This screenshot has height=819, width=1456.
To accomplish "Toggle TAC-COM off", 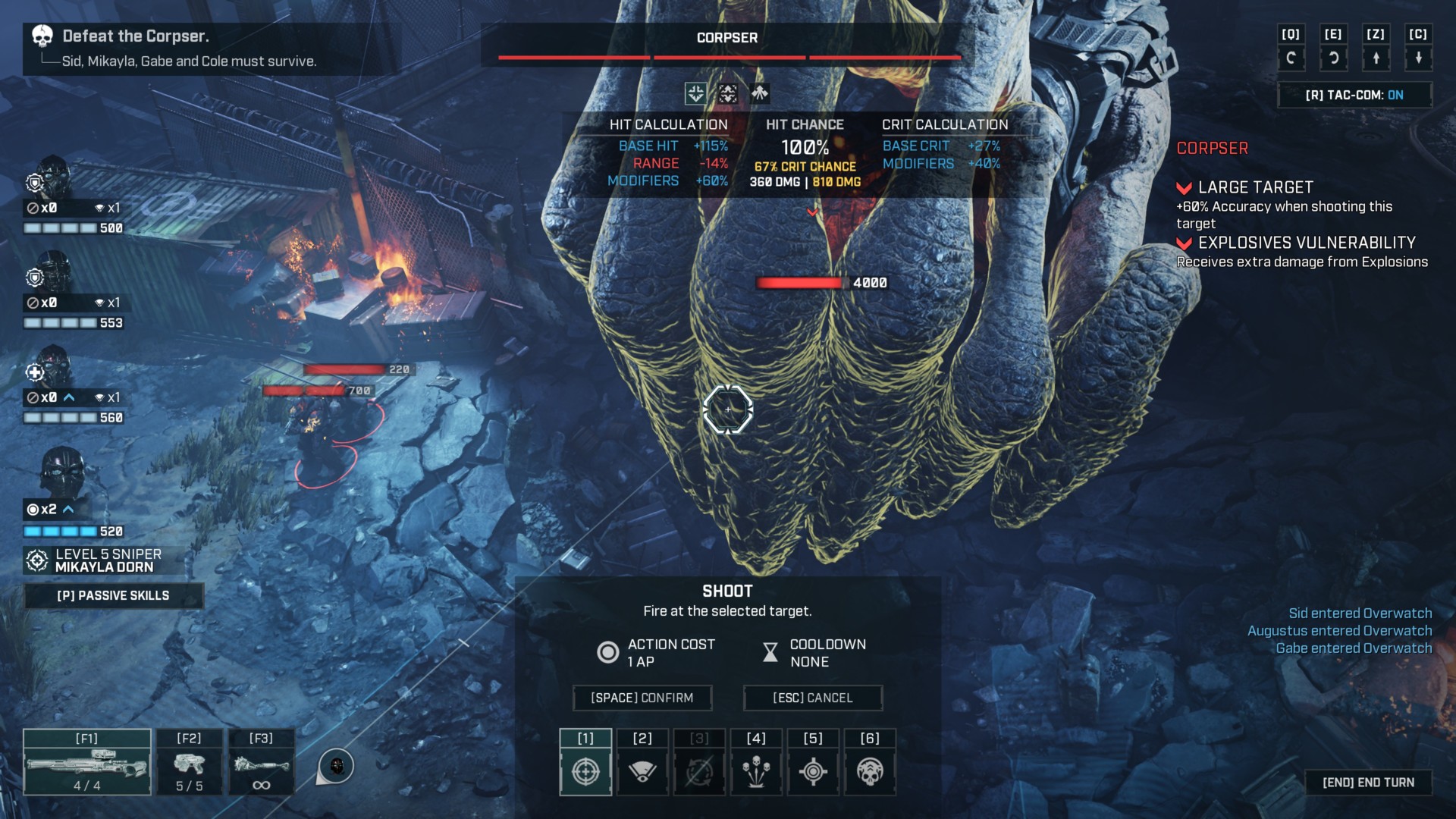I will (1354, 95).
